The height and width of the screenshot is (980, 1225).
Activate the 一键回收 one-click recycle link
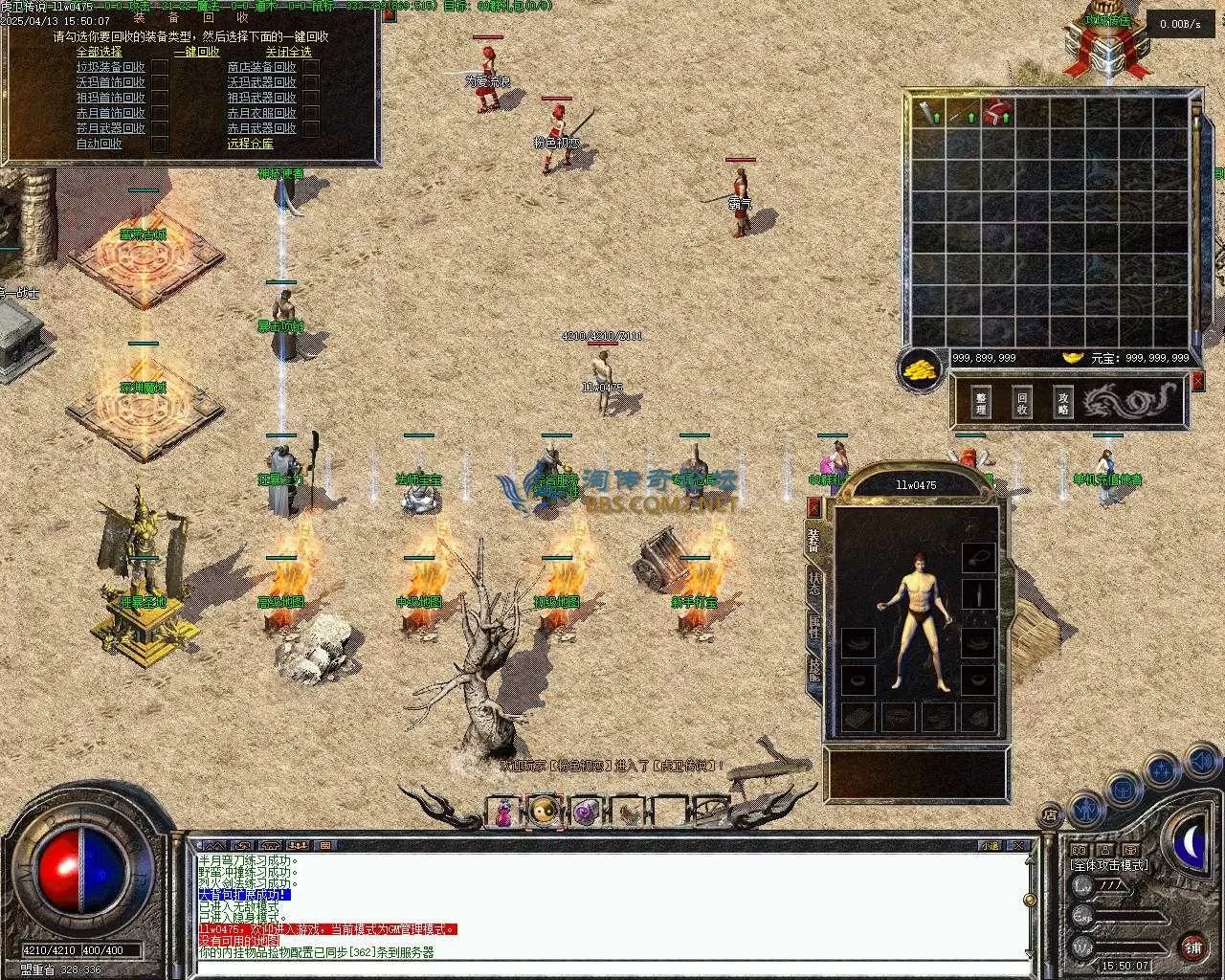click(196, 52)
